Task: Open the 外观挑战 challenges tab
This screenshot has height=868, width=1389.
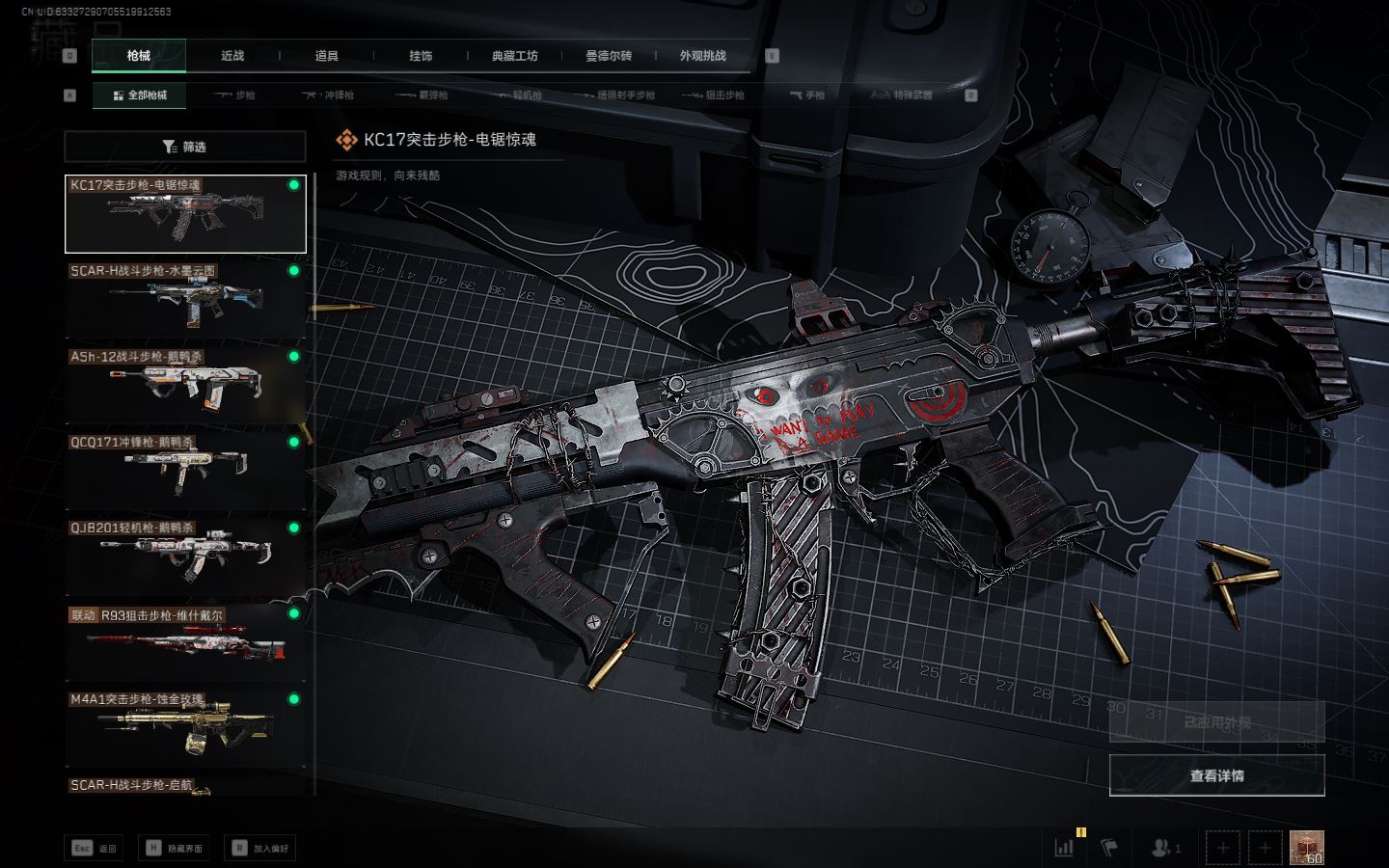Action: pos(702,56)
